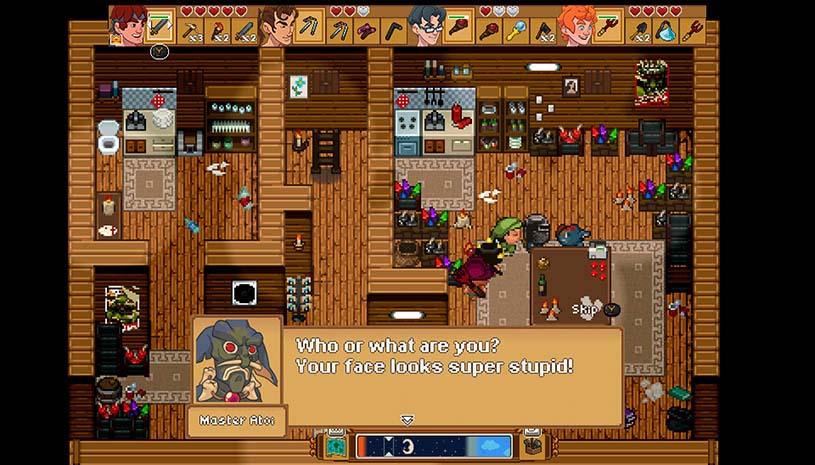Advance dialogue with the down arrow

pos(407,420)
